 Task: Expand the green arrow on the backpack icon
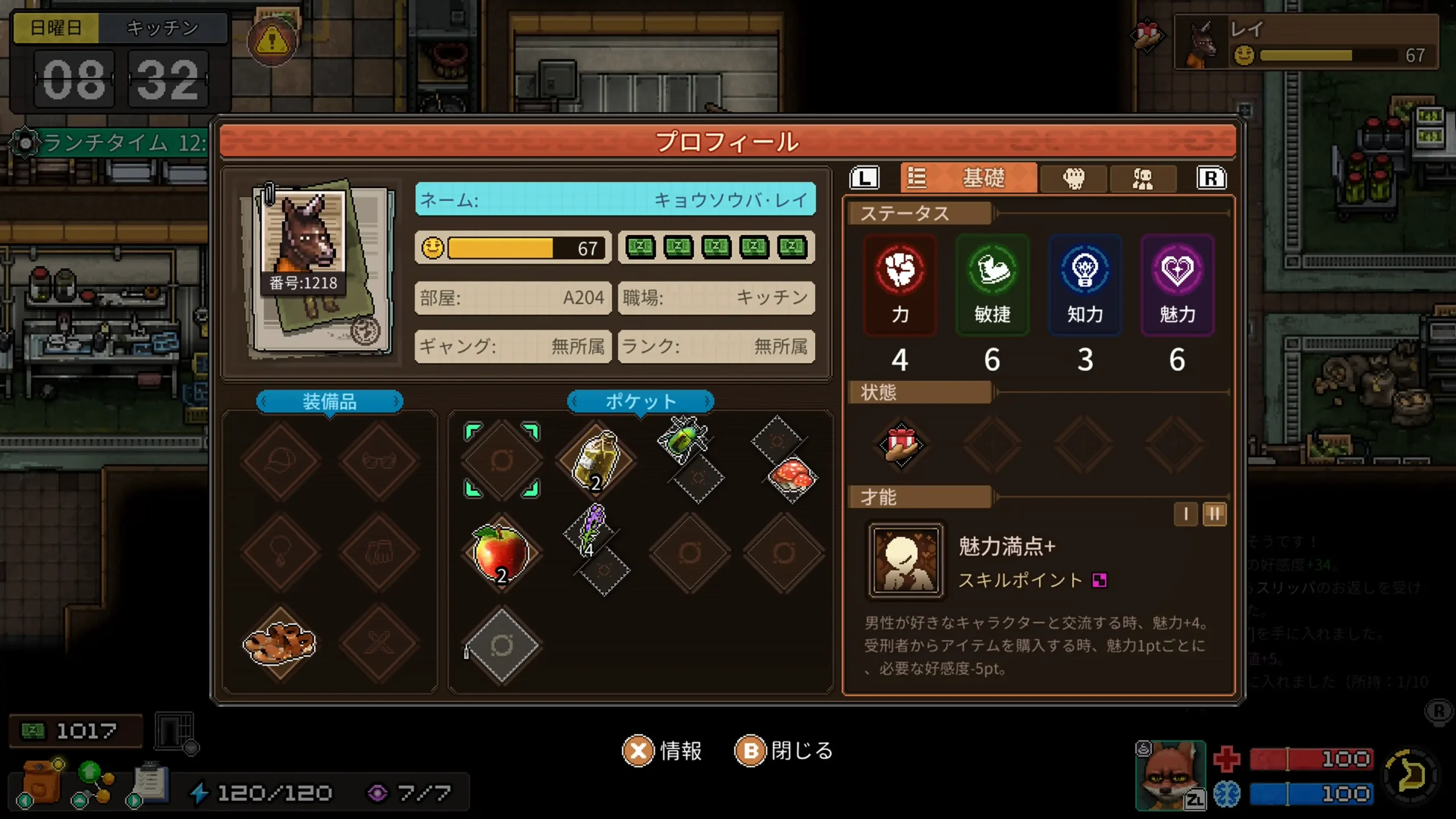(x=24, y=801)
